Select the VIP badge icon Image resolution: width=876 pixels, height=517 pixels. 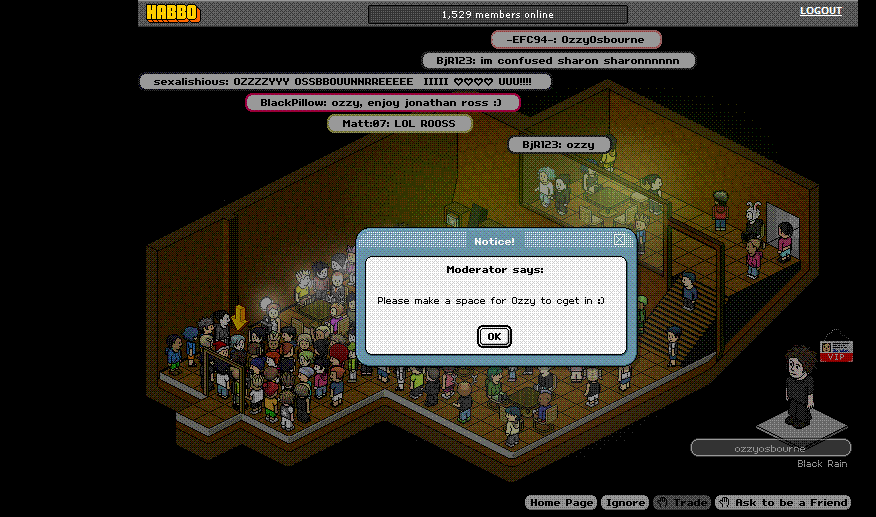click(835, 351)
